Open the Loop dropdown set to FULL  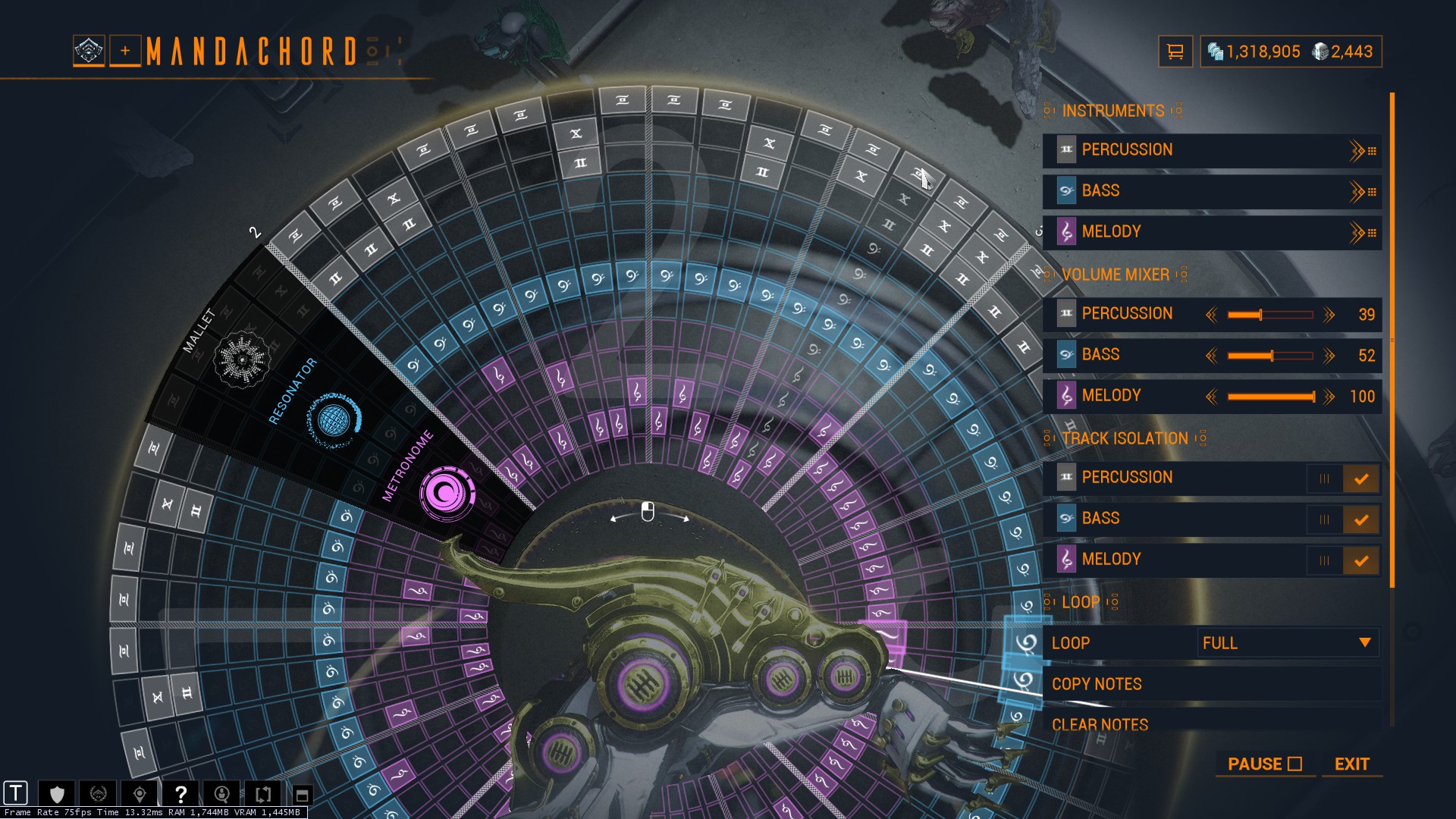pyautogui.click(x=1287, y=643)
